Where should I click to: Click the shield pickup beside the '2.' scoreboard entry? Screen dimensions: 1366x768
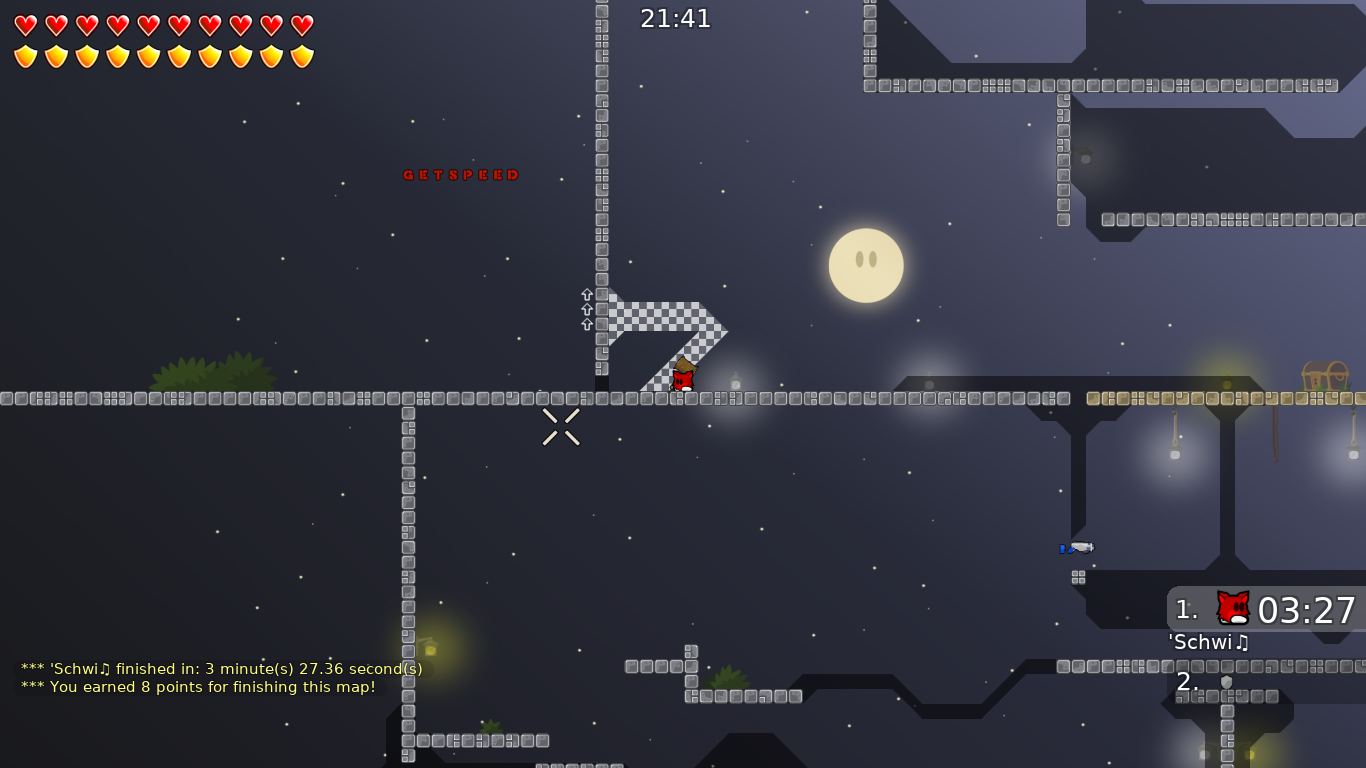point(1225,683)
